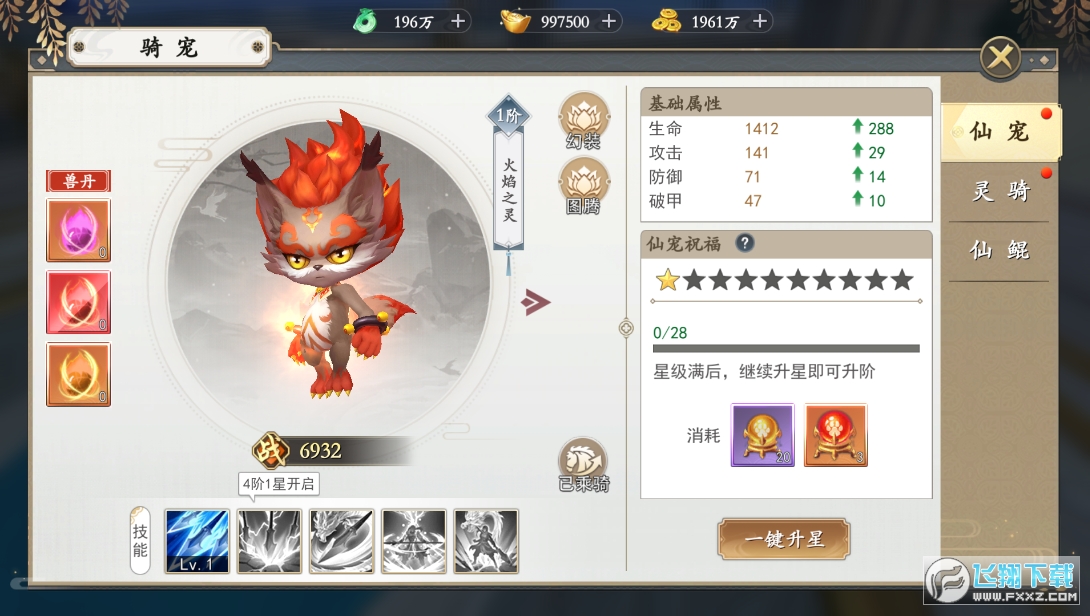Open the 仙鲲 tab
Viewport: 1090px width, 616px height.
click(x=998, y=251)
